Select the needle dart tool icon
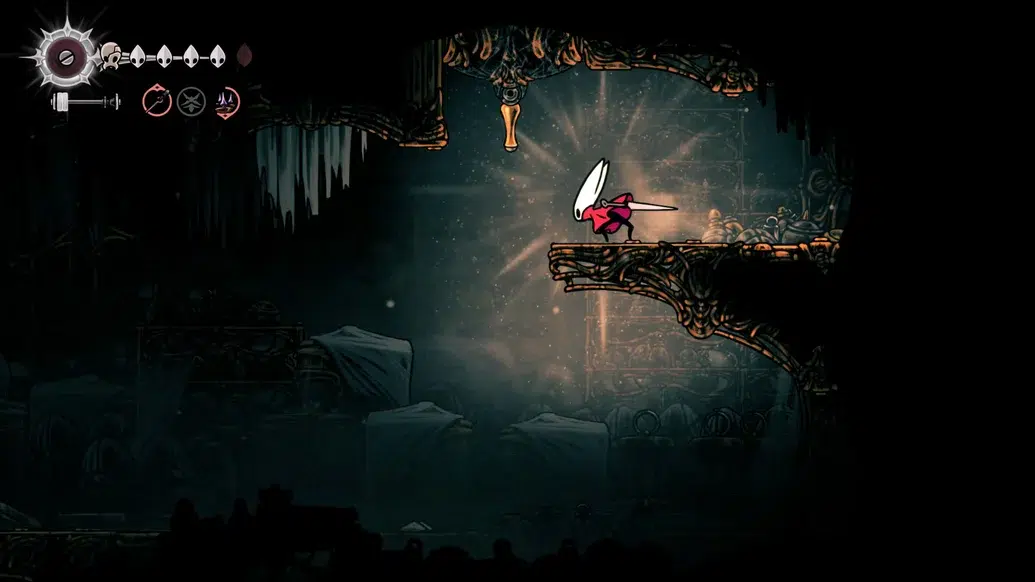This screenshot has height=582, width=1035. pos(157,101)
